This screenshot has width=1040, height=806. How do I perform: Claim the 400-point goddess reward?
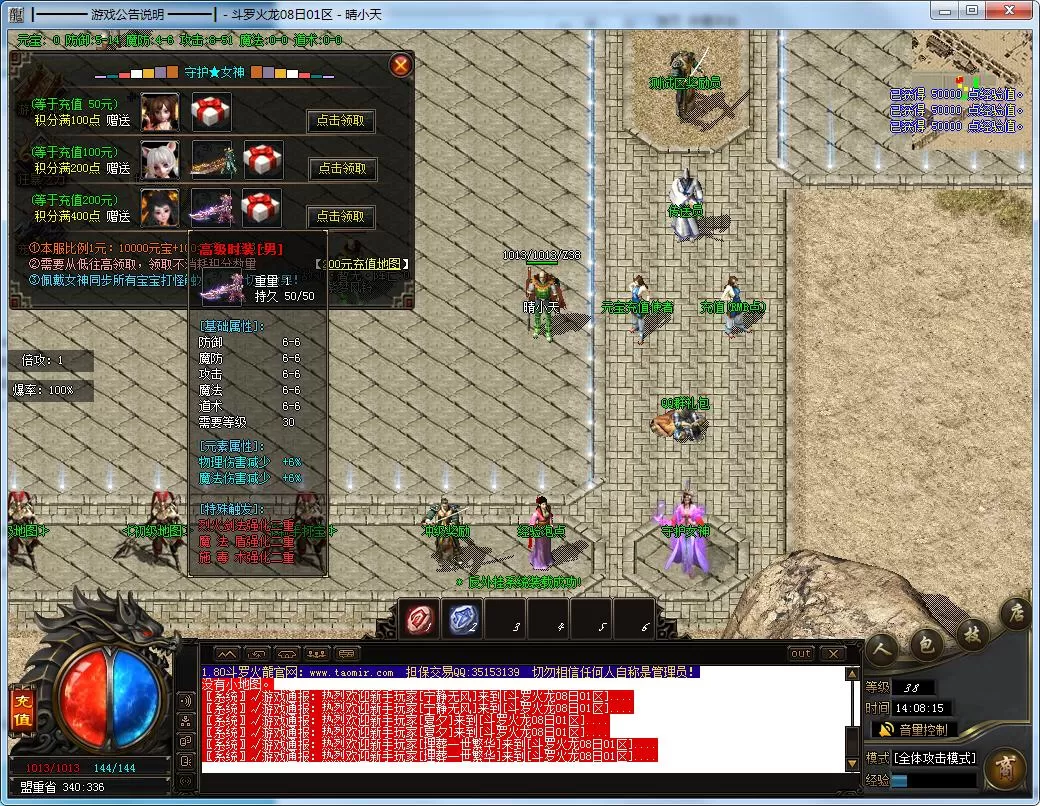341,216
